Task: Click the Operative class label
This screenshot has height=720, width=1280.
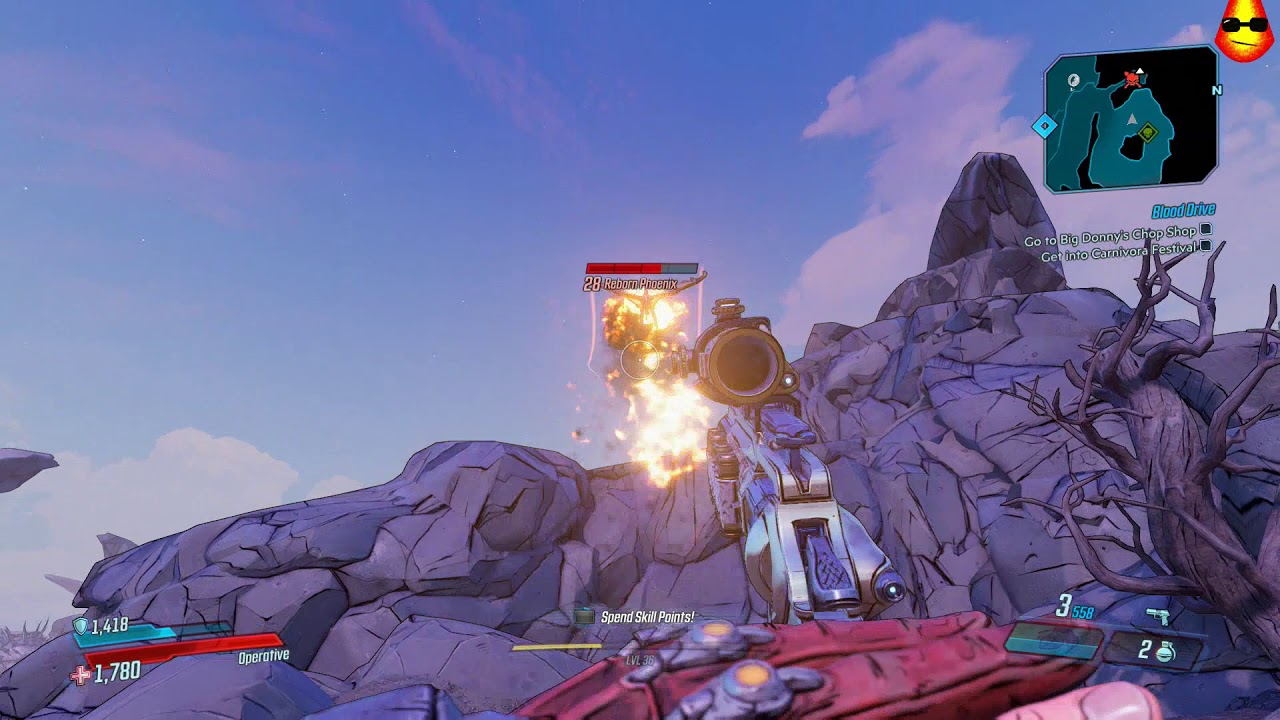Action: click(x=262, y=658)
